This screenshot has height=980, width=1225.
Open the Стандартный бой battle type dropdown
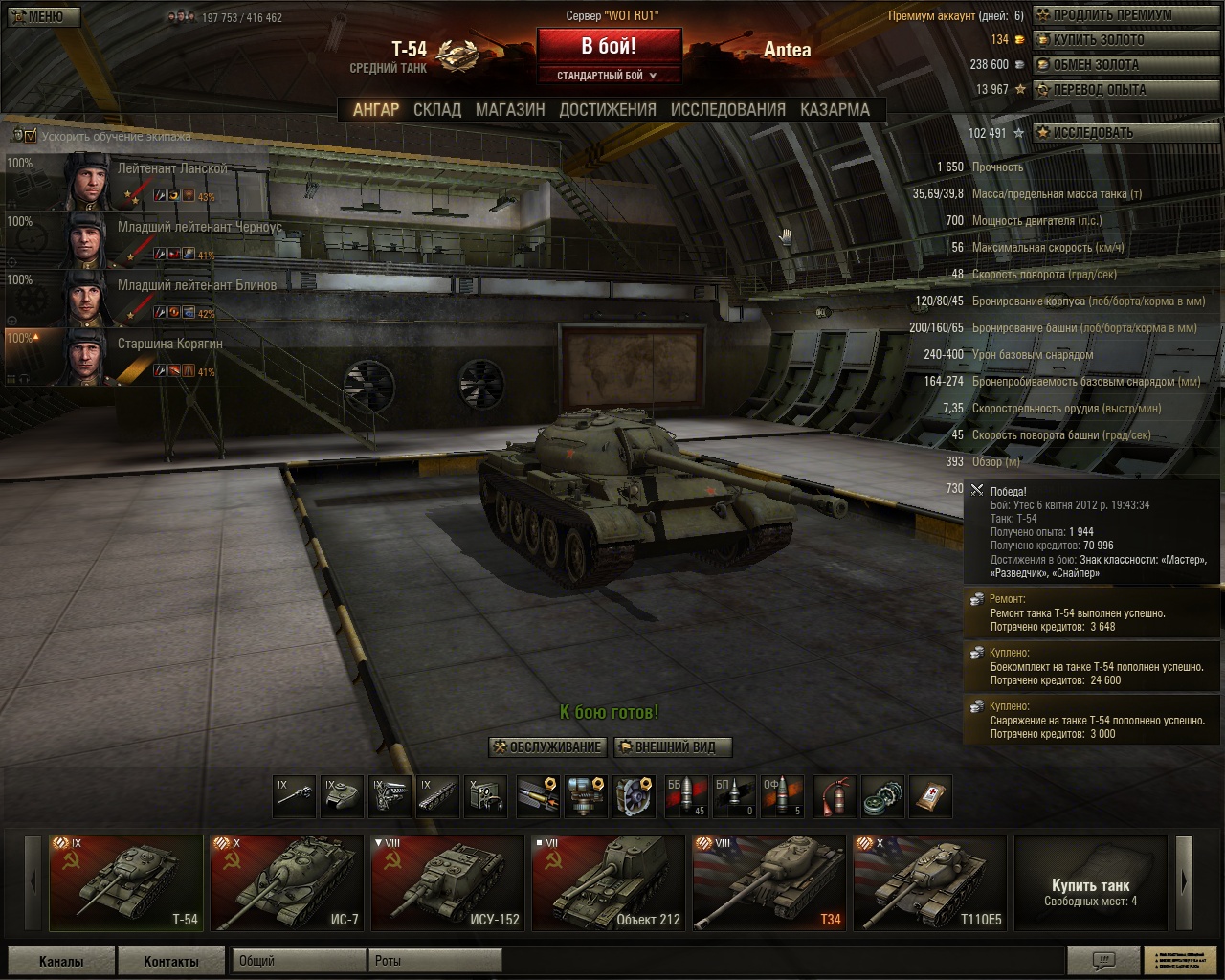pyautogui.click(x=609, y=76)
